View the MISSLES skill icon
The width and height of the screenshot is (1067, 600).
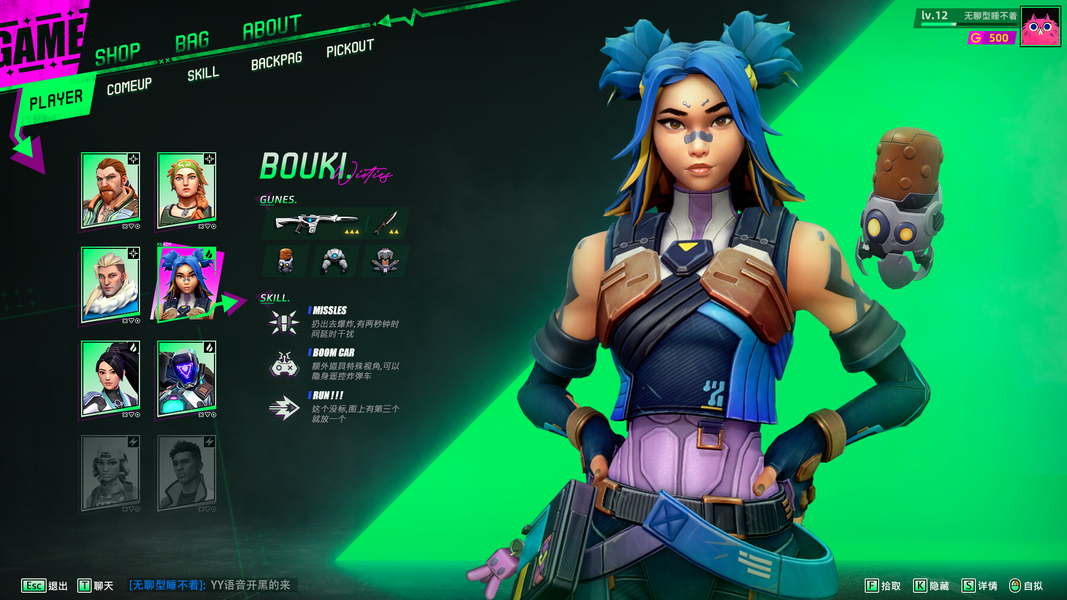(284, 322)
